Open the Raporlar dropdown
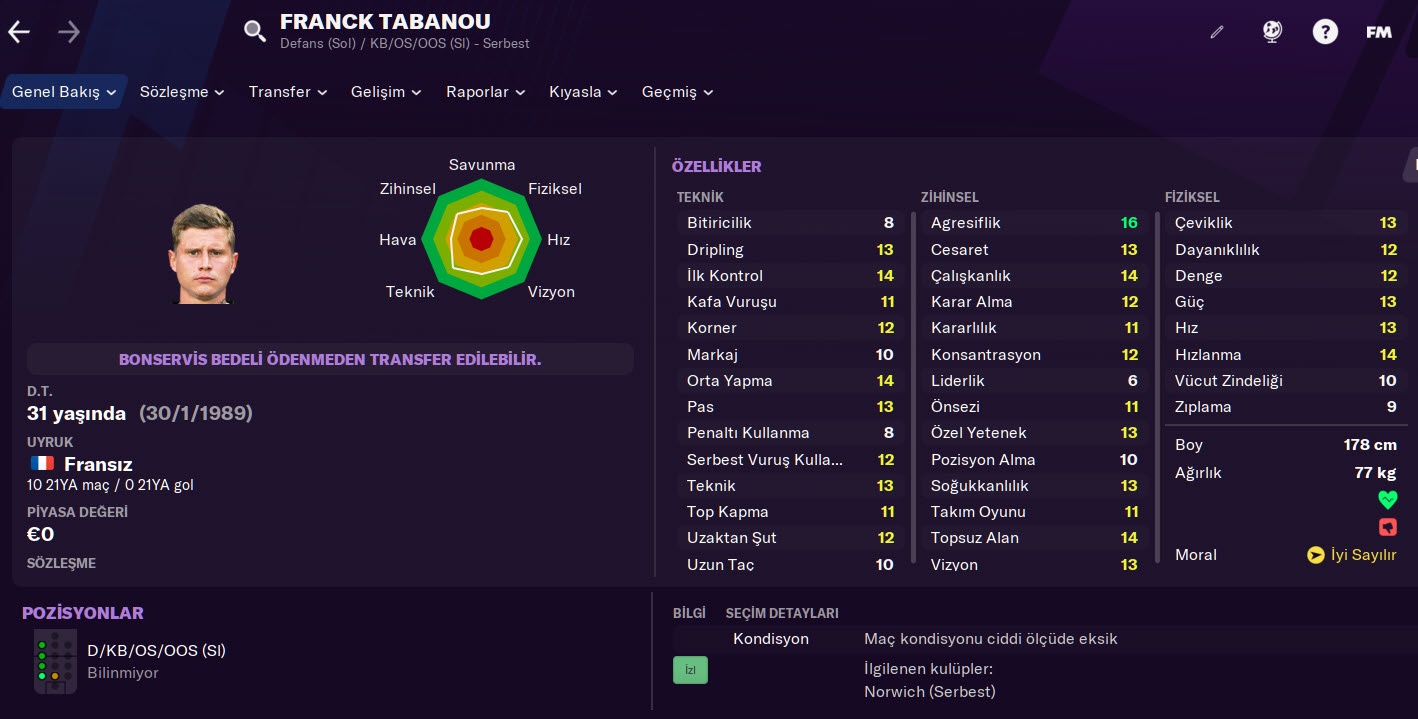This screenshot has width=1418, height=719. [x=485, y=92]
